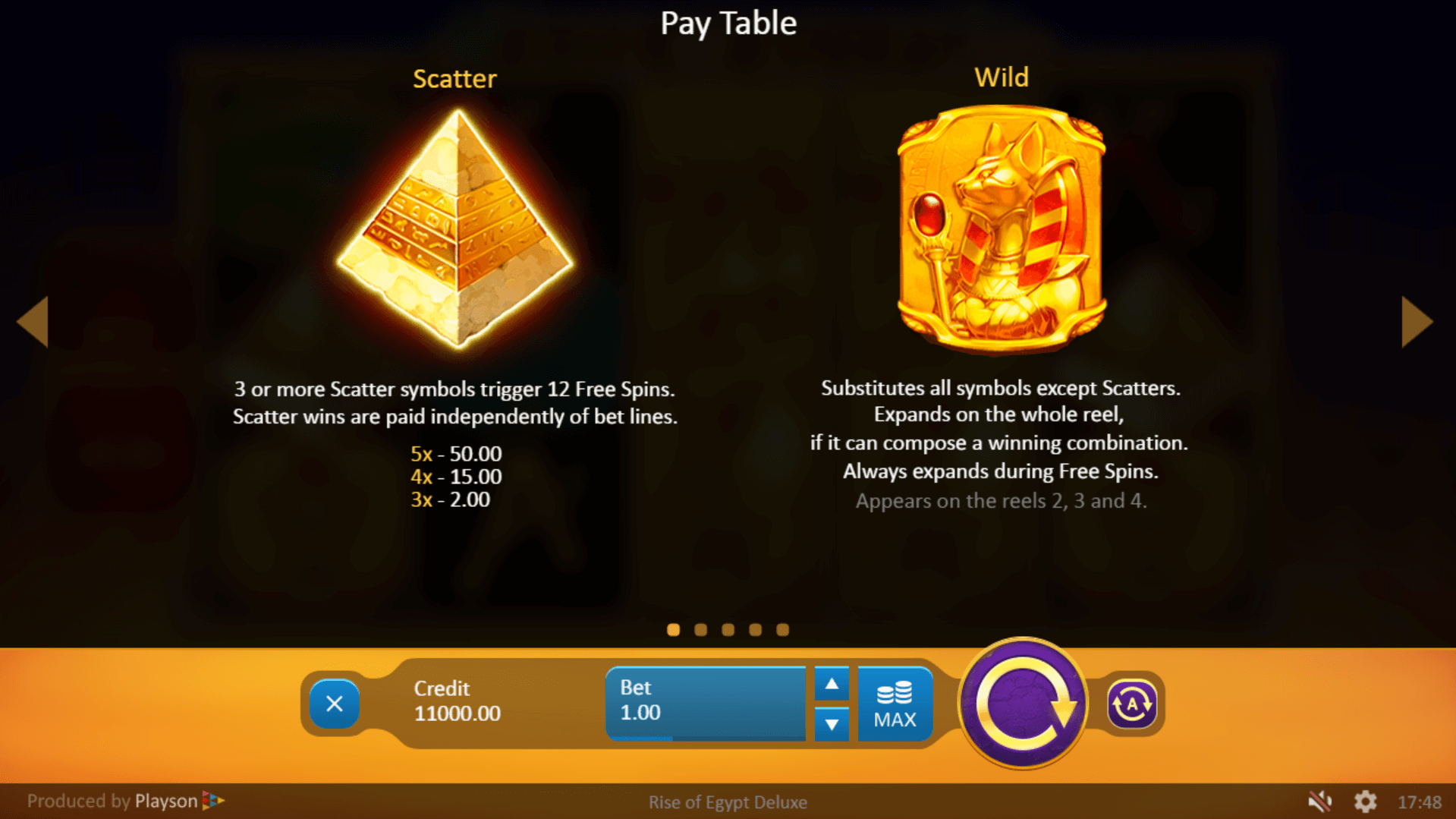The width and height of the screenshot is (1456, 819).
Task: Enable autoplay spins
Action: click(1131, 704)
